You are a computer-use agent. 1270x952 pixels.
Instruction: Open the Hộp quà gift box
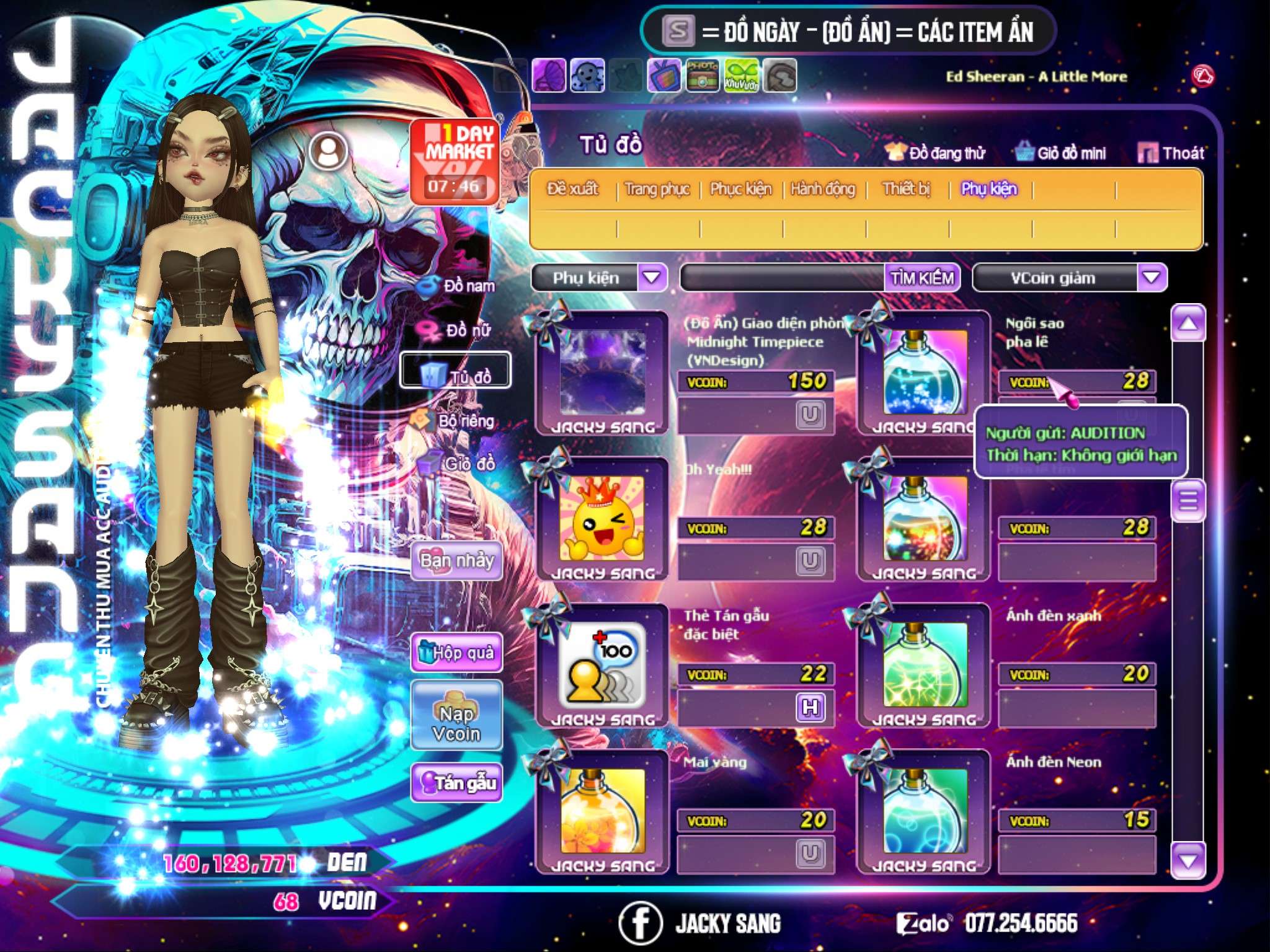(457, 653)
